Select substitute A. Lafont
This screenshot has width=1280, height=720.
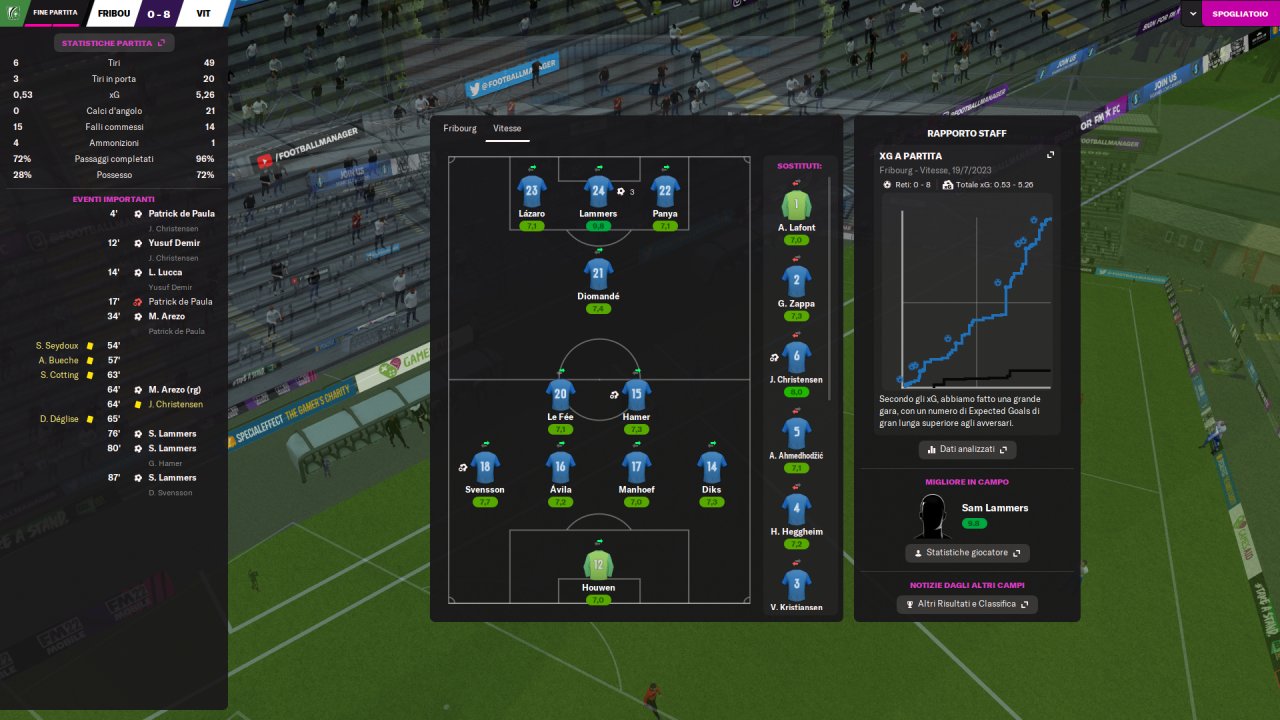click(796, 205)
